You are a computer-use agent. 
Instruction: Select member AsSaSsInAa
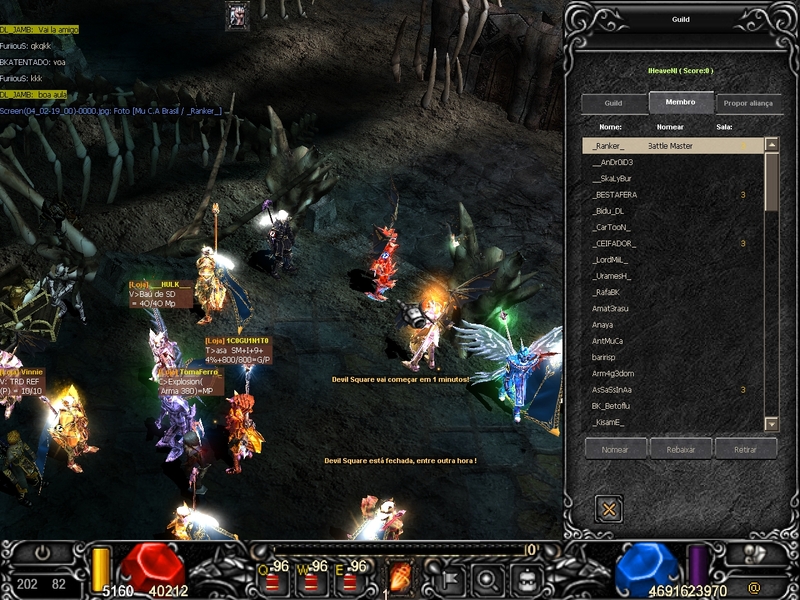(612, 390)
